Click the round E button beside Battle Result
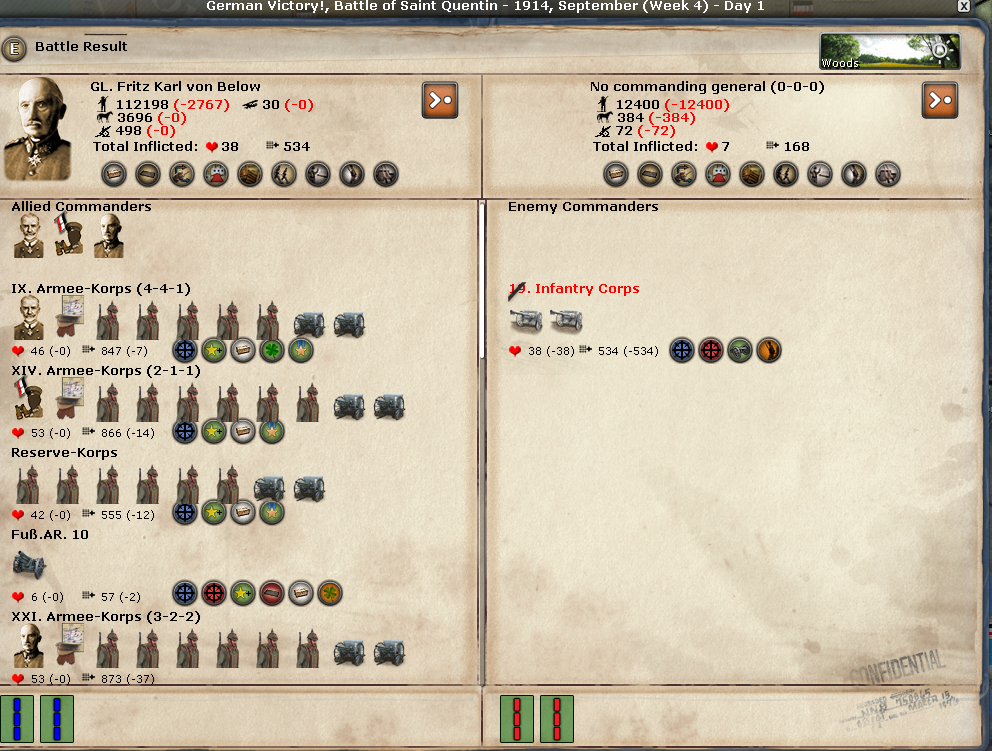 coord(14,47)
